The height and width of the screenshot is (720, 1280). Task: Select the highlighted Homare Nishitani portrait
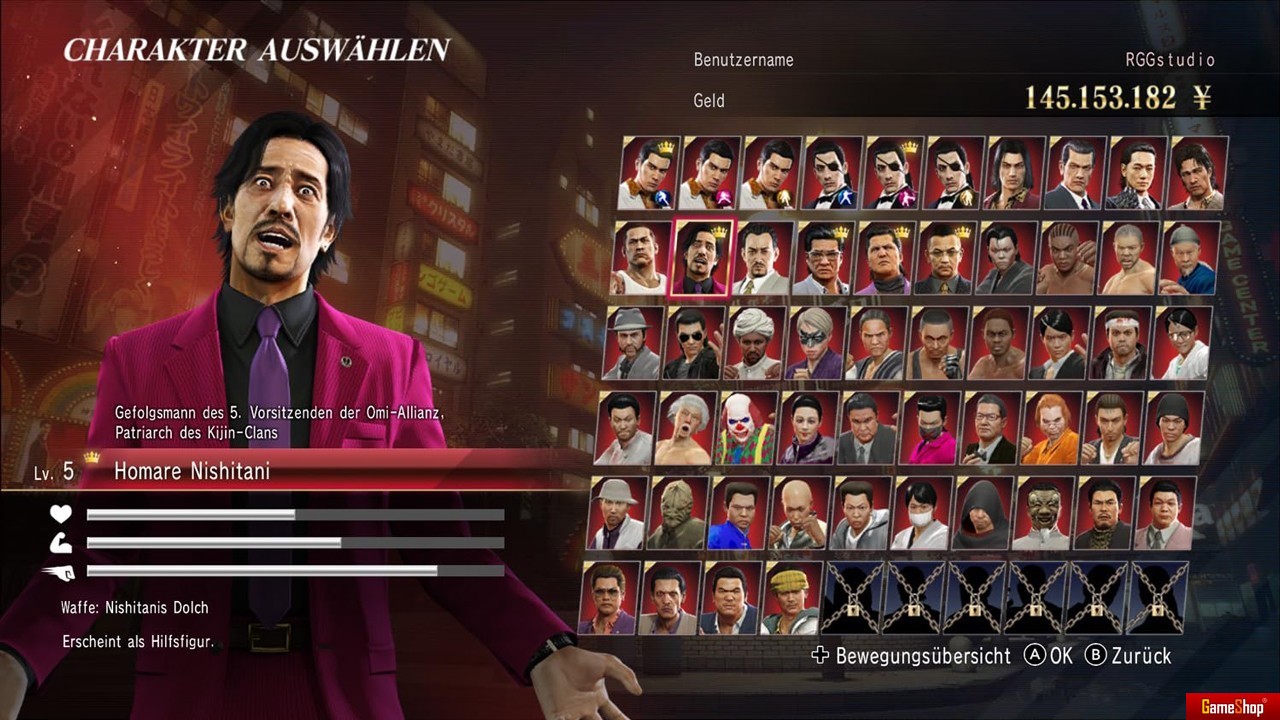pos(702,258)
